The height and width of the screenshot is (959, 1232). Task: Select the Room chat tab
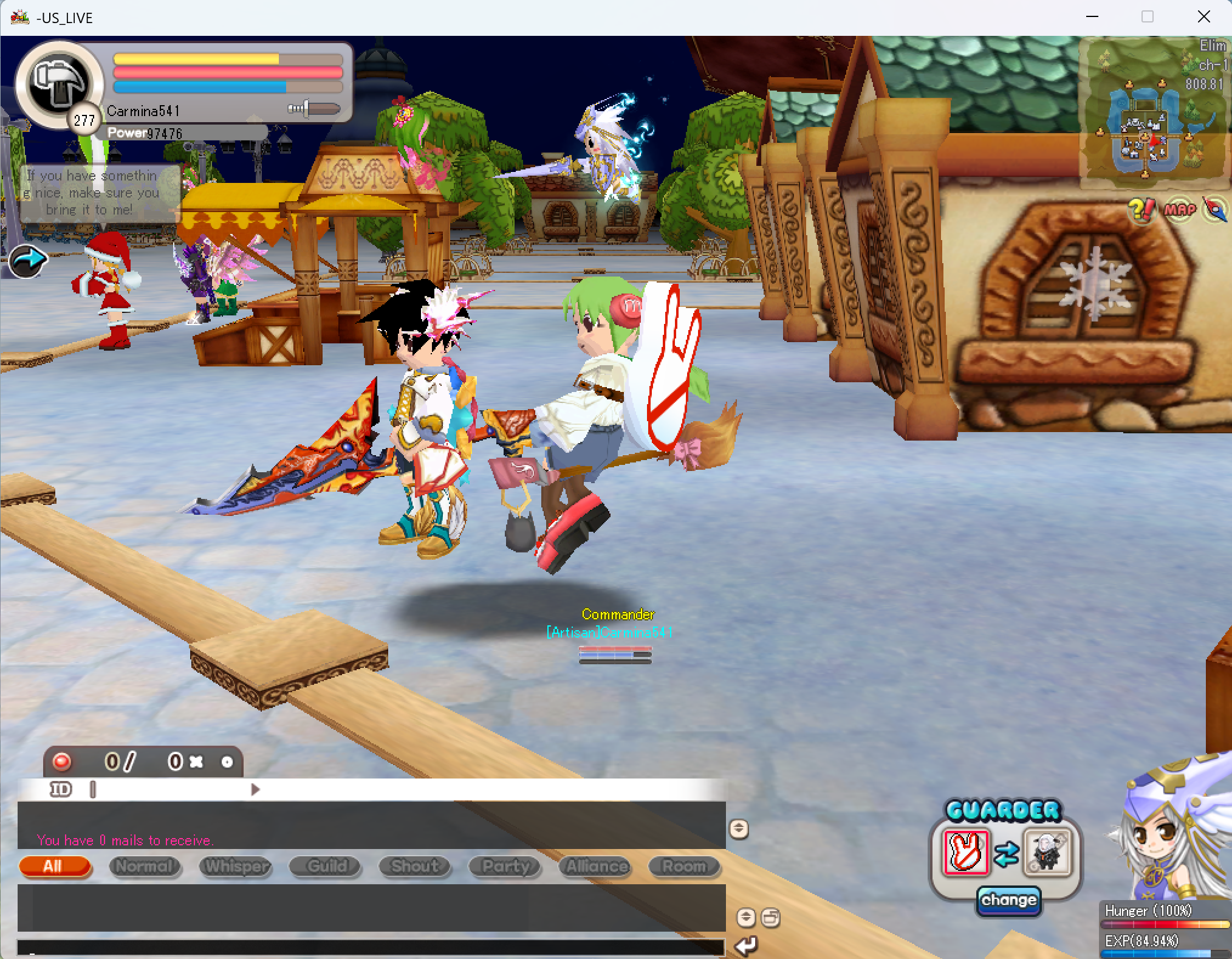point(685,866)
